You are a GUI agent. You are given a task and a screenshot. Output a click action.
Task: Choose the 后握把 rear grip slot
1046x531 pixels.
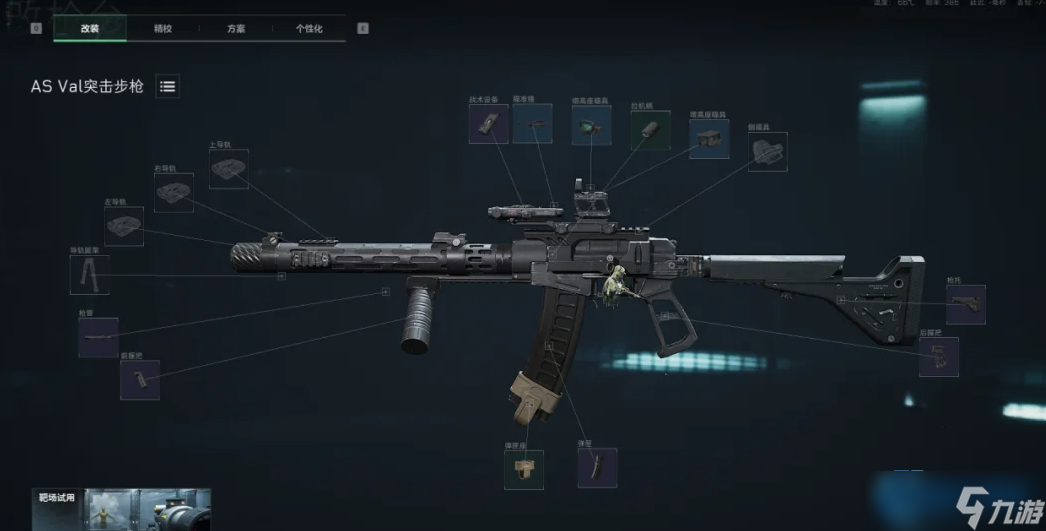point(938,357)
